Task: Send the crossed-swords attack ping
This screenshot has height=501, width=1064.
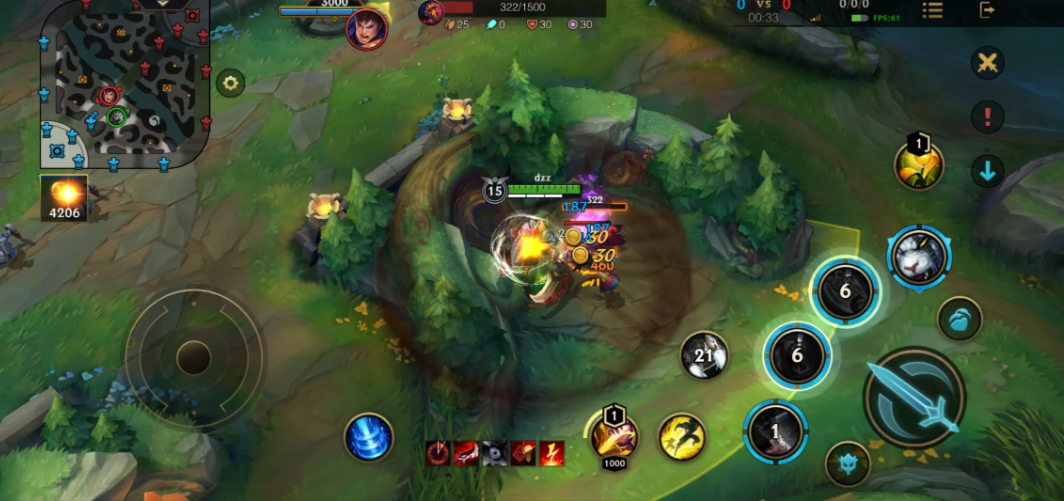Action: [x=988, y=63]
